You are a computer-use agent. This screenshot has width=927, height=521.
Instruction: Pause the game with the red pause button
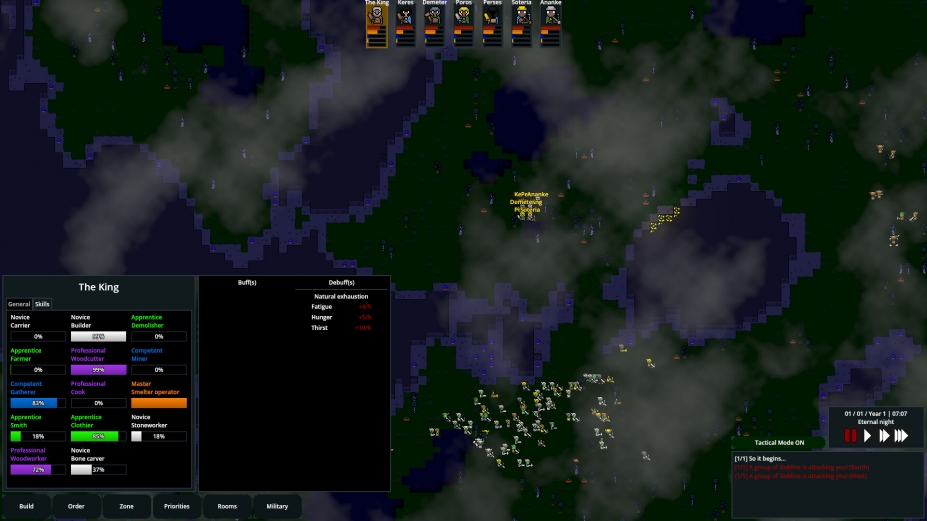pos(851,435)
